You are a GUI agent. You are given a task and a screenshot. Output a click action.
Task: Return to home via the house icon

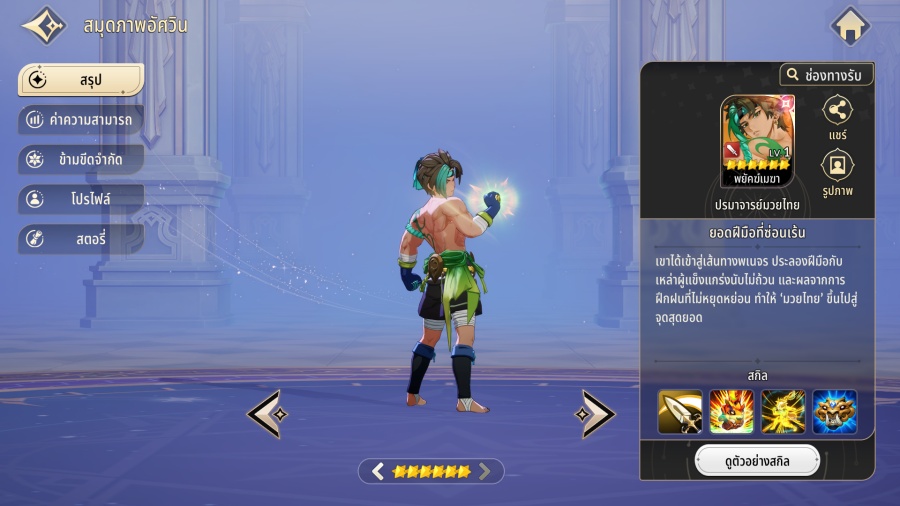(x=850, y=26)
